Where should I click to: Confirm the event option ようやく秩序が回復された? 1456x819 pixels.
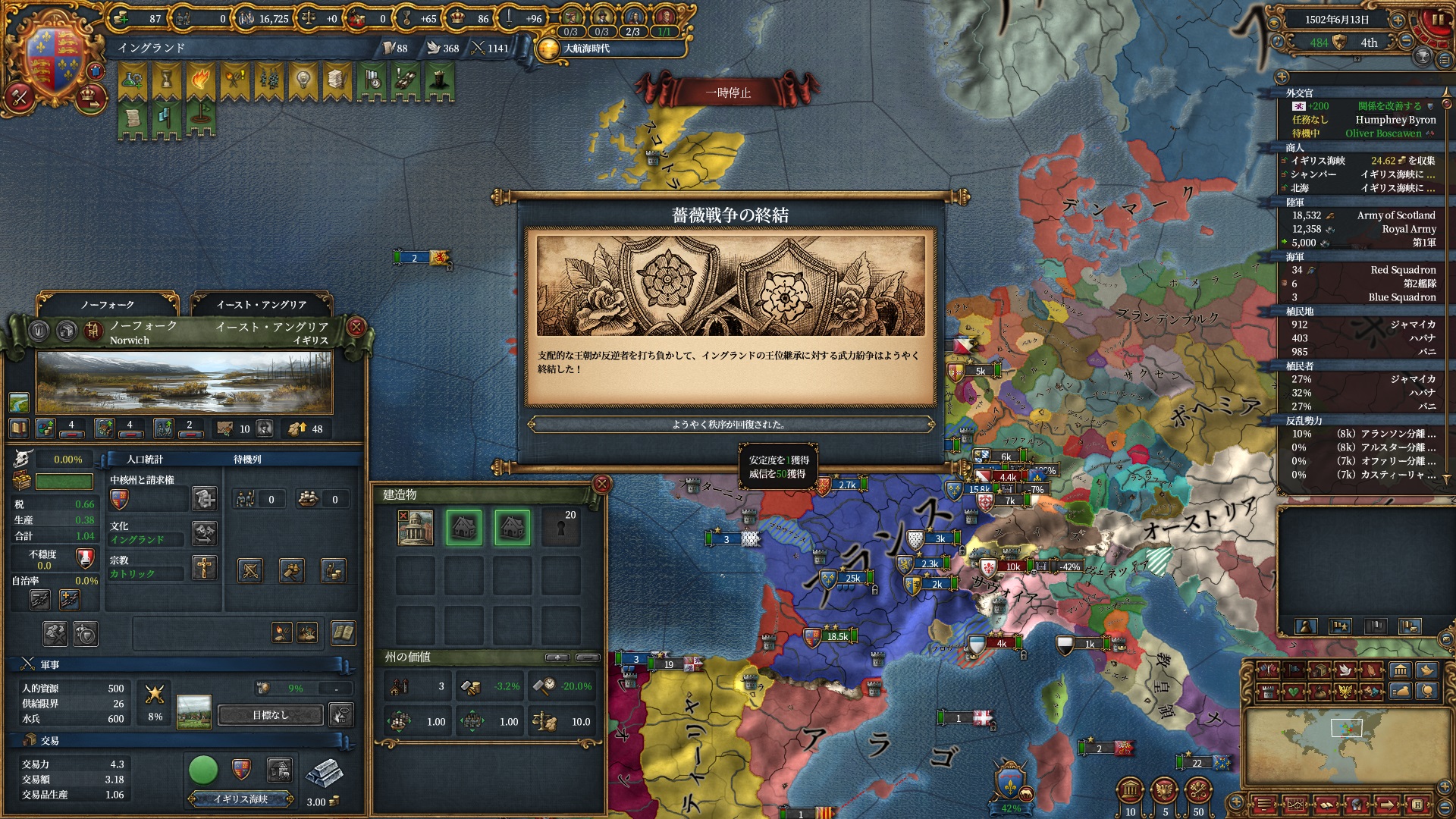point(730,425)
